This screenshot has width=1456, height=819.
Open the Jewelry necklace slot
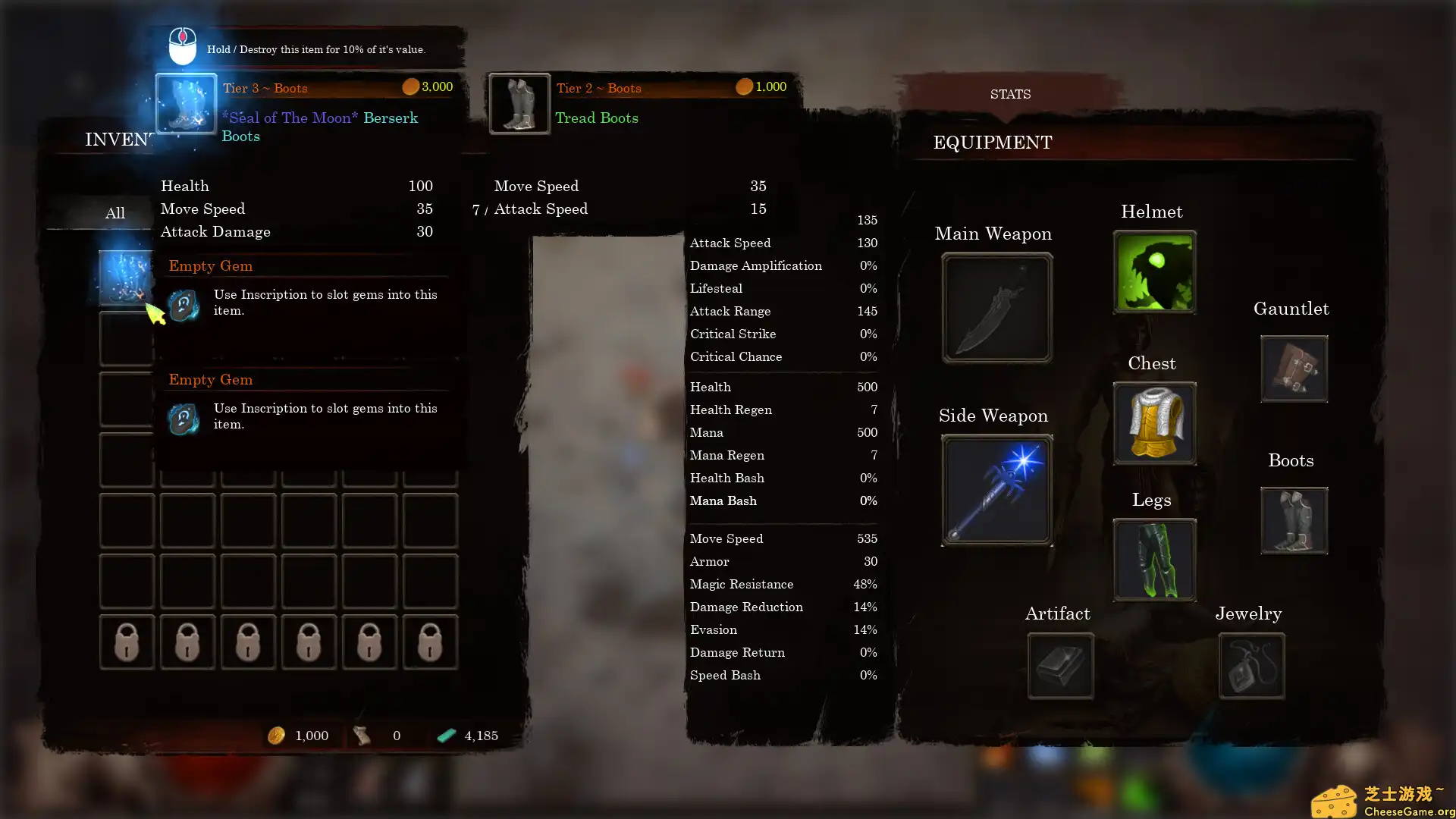[1250, 666]
